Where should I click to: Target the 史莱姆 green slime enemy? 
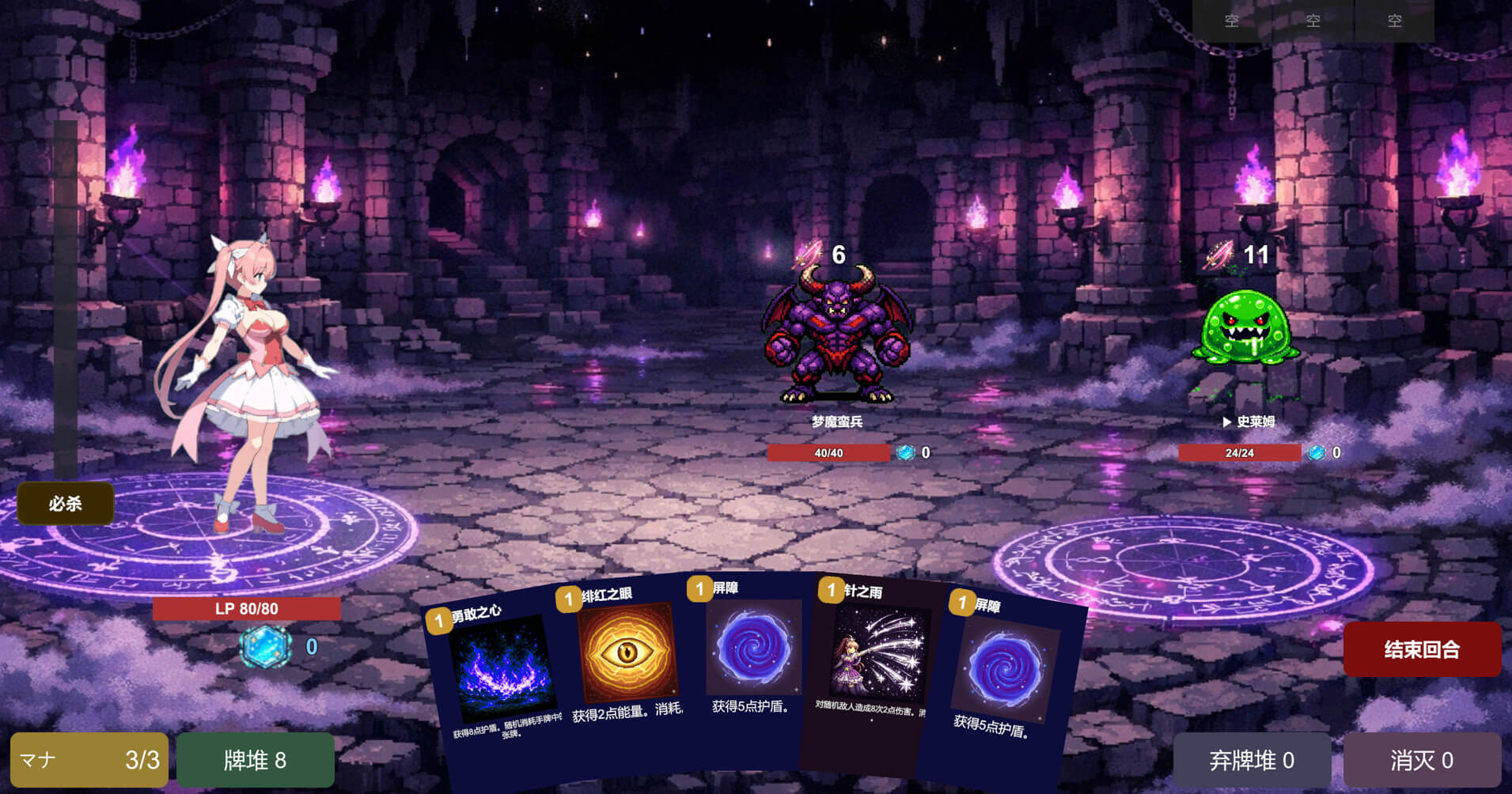point(1245,328)
